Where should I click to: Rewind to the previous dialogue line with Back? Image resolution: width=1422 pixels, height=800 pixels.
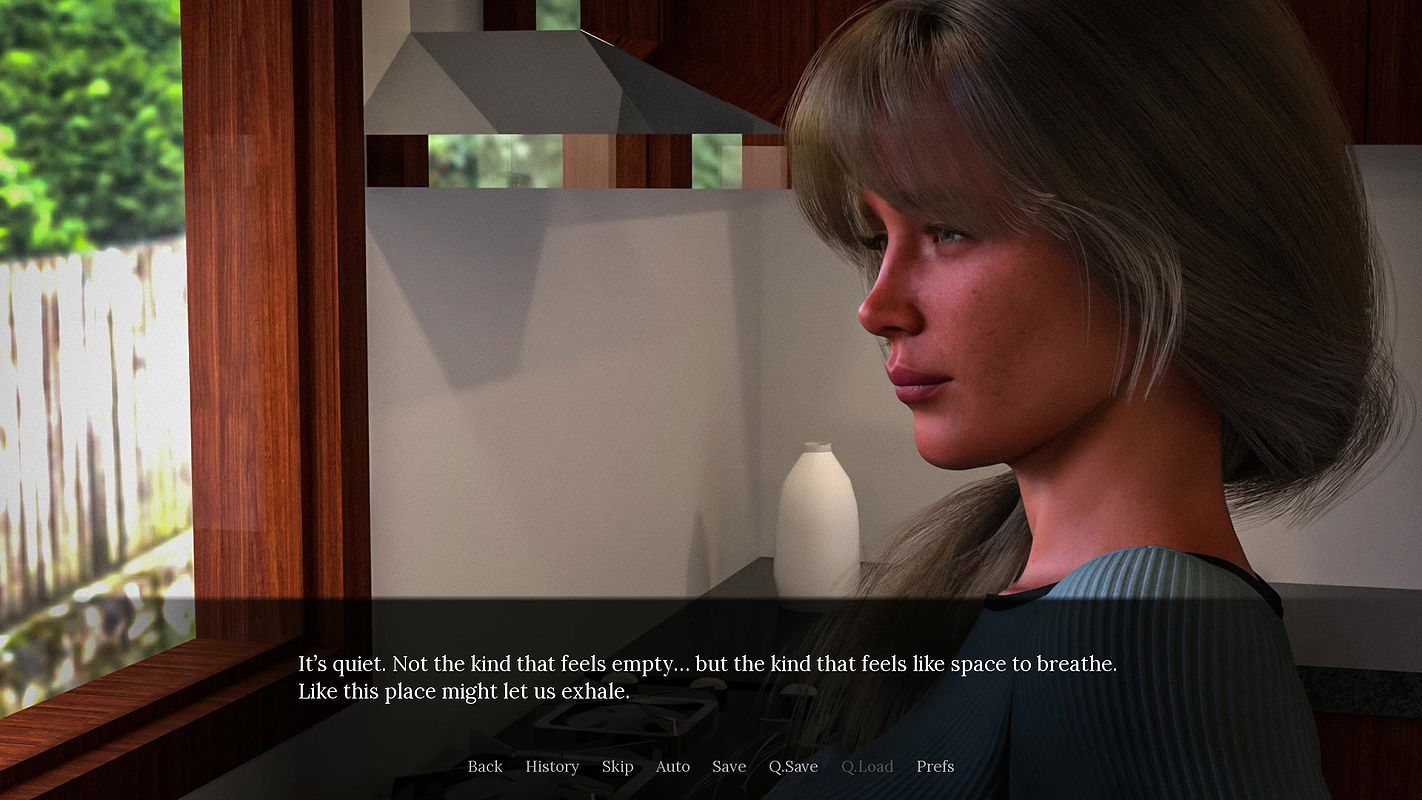pyautogui.click(x=485, y=766)
